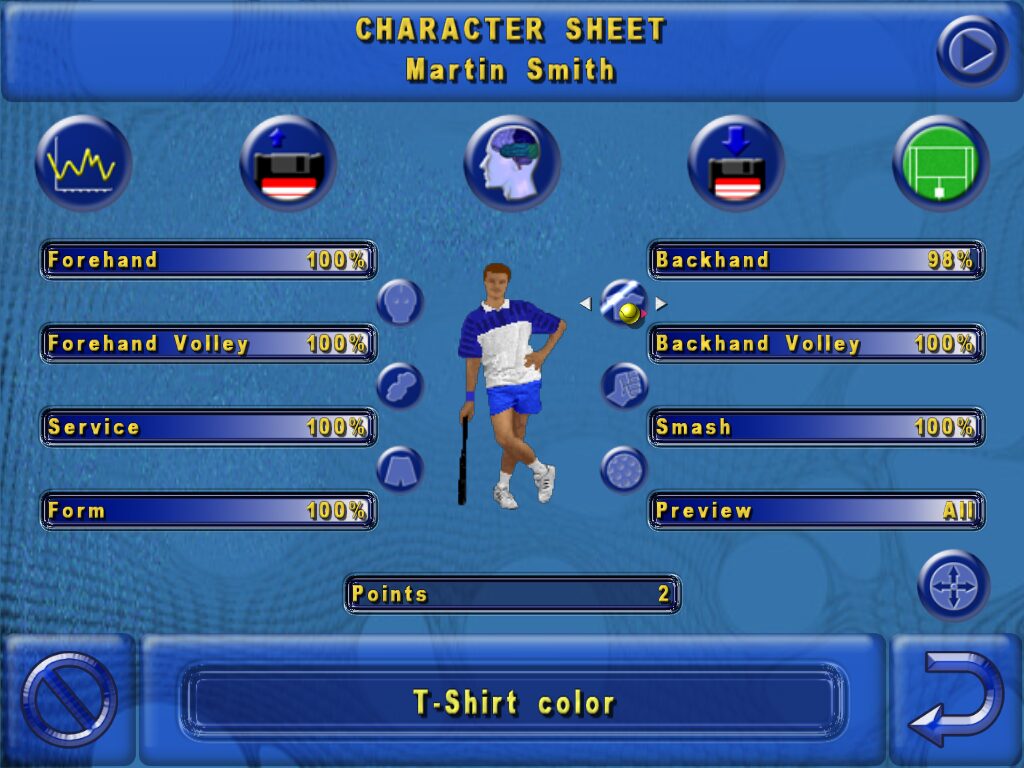Choose the shorts customization icon

click(400, 469)
